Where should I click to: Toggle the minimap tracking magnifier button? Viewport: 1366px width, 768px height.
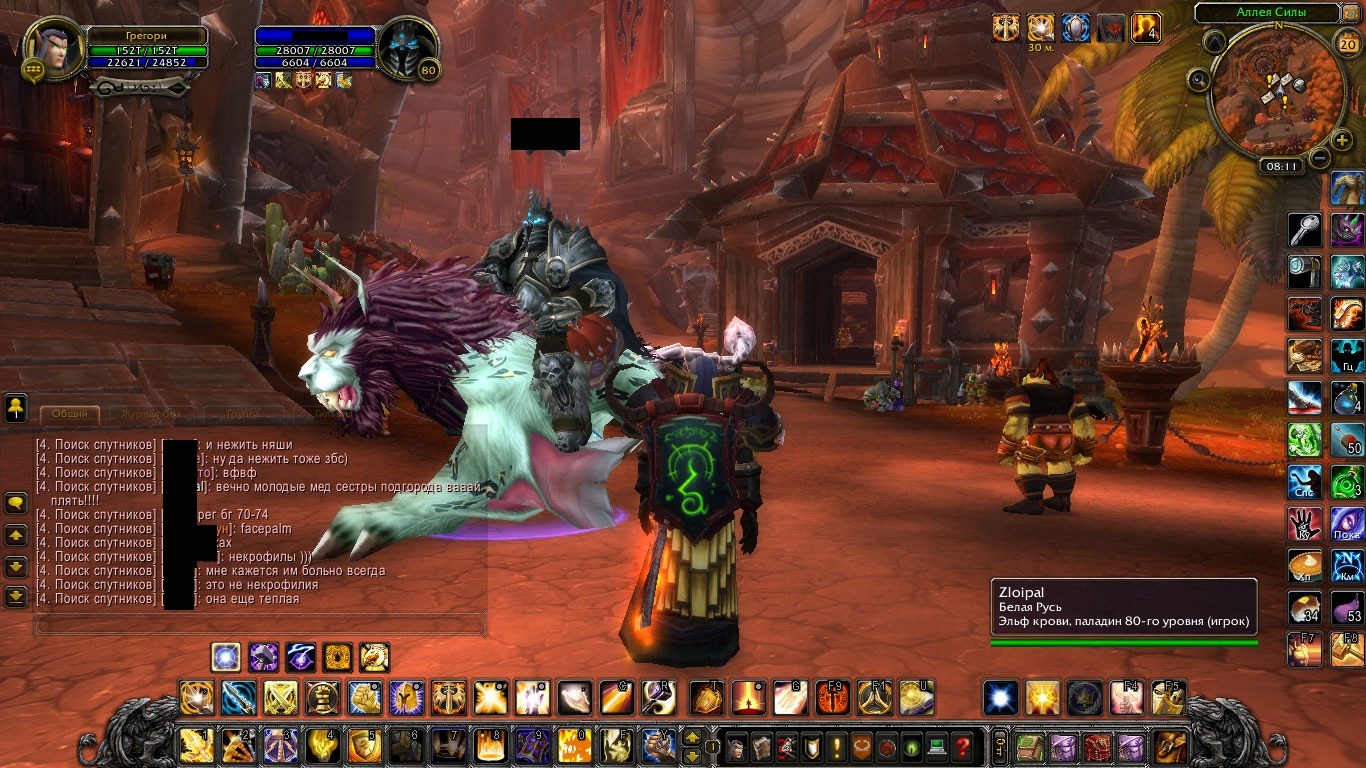1198,78
